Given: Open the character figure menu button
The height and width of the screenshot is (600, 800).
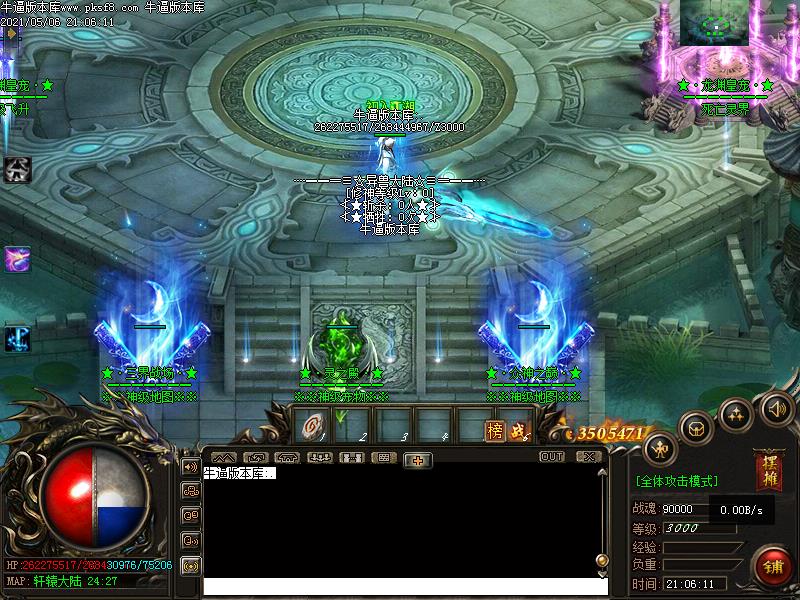Looking at the screenshot, I should (659, 448).
